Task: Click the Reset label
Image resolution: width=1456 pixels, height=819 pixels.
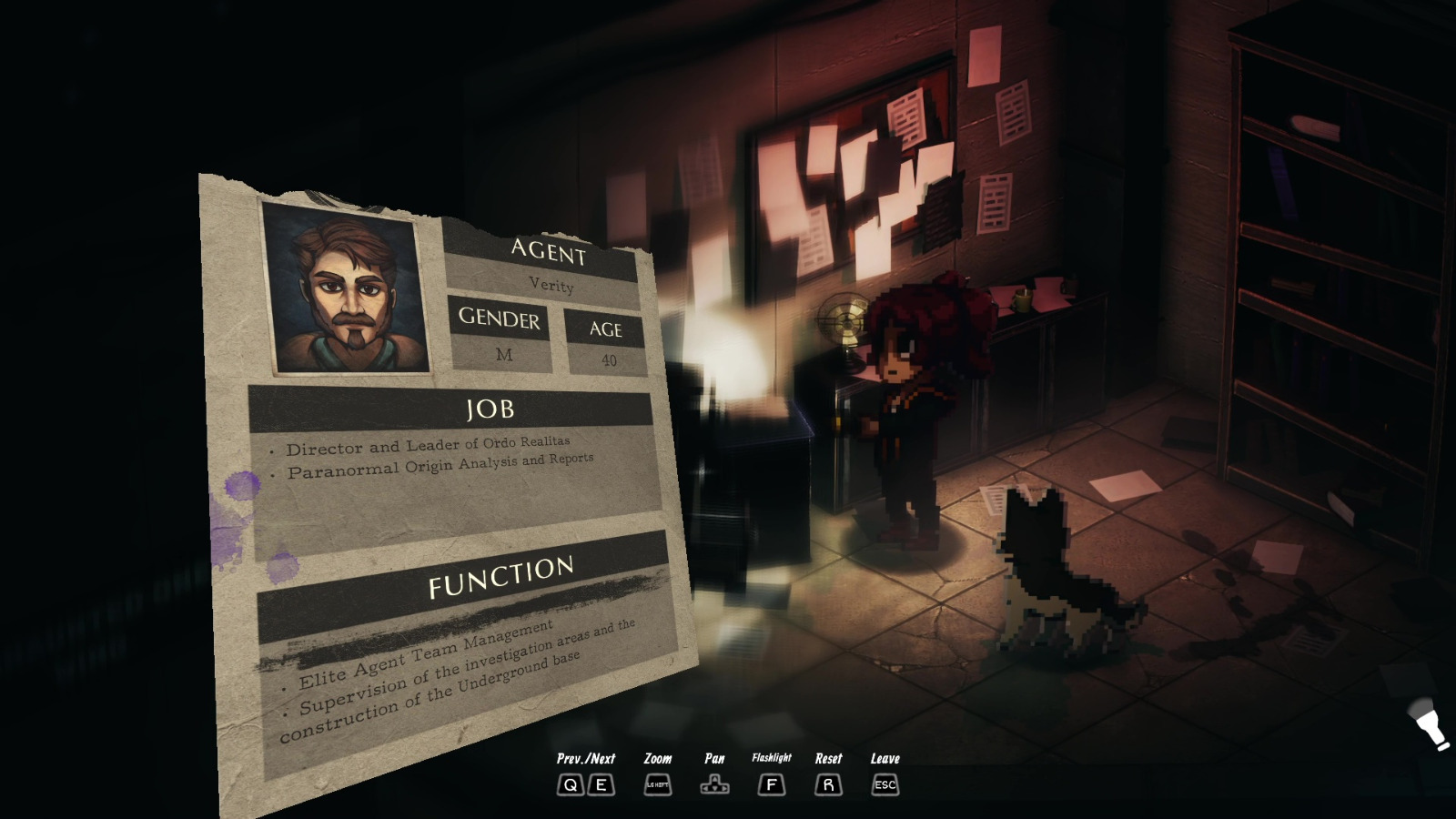Action: pyautogui.click(x=828, y=757)
